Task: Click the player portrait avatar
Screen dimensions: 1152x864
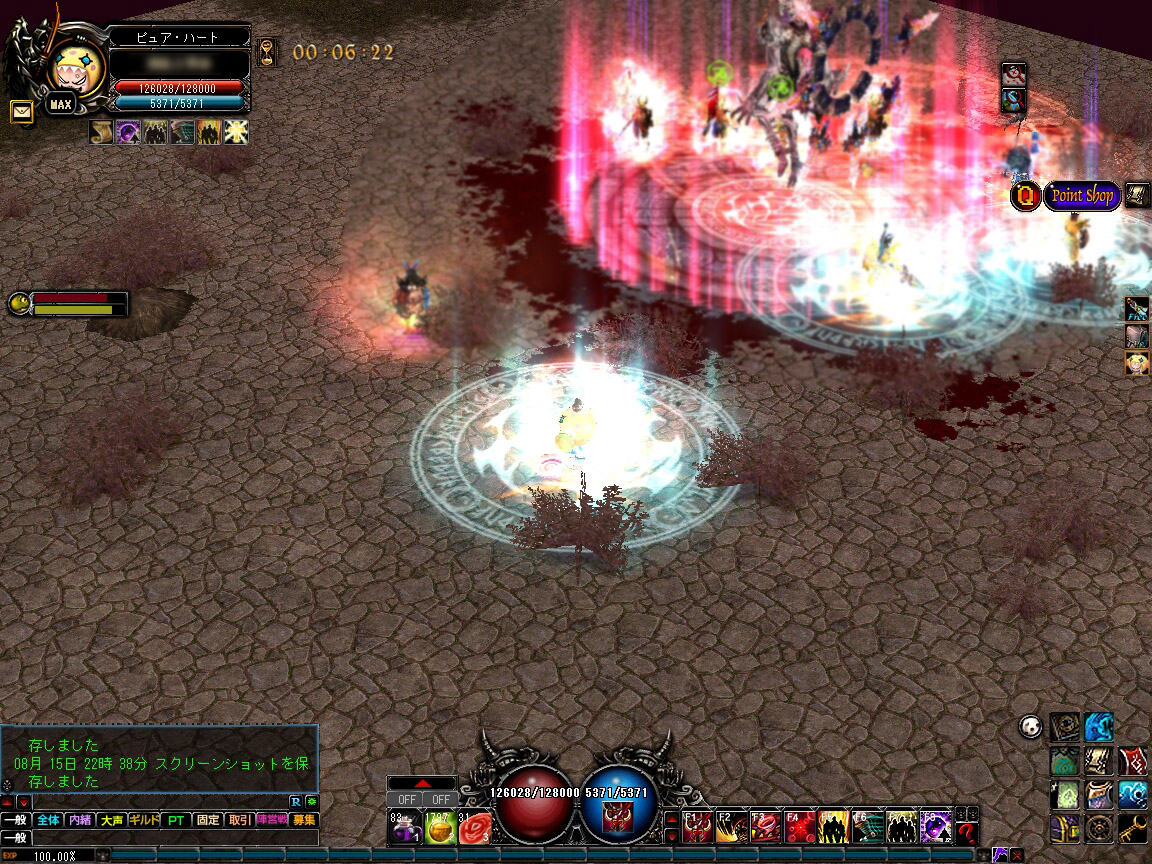Action: pos(75,68)
